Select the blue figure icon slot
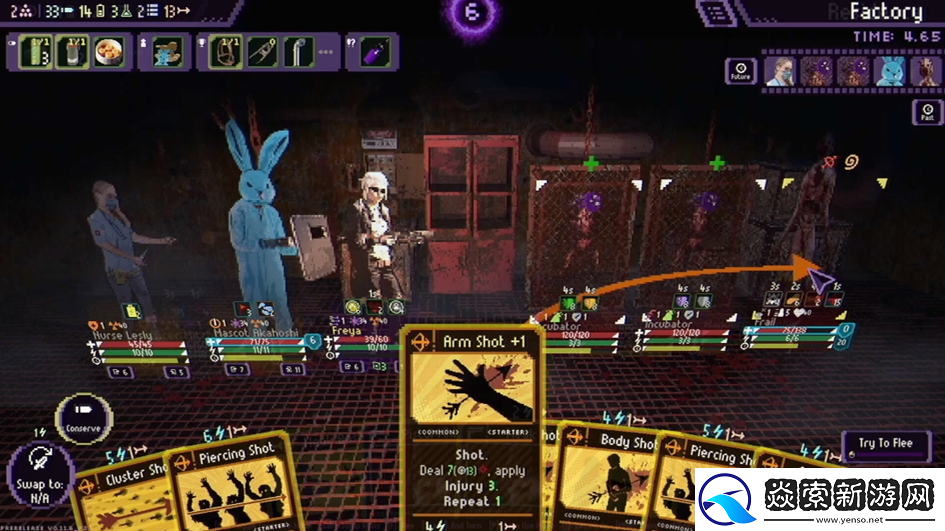Viewport: 945px width, 531px height. [x=165, y=52]
